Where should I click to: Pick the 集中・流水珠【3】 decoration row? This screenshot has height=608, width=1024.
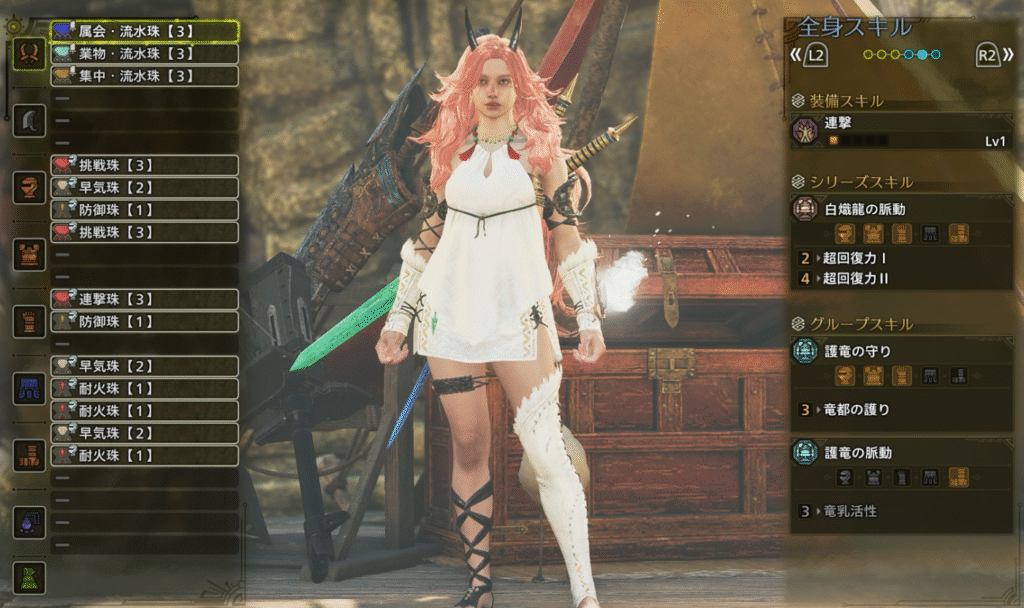click(x=145, y=75)
